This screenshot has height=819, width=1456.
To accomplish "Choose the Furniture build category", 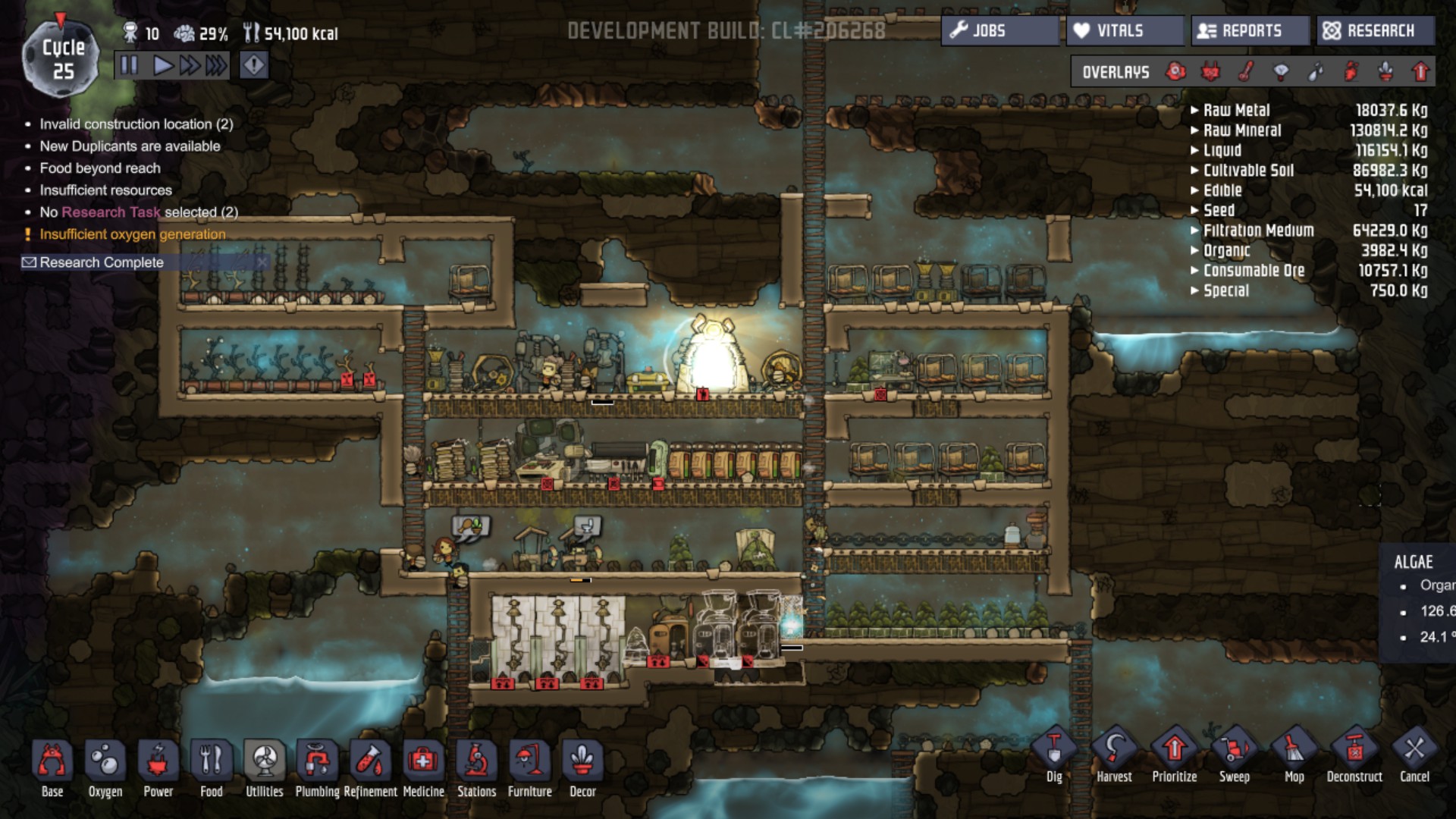I will [529, 768].
